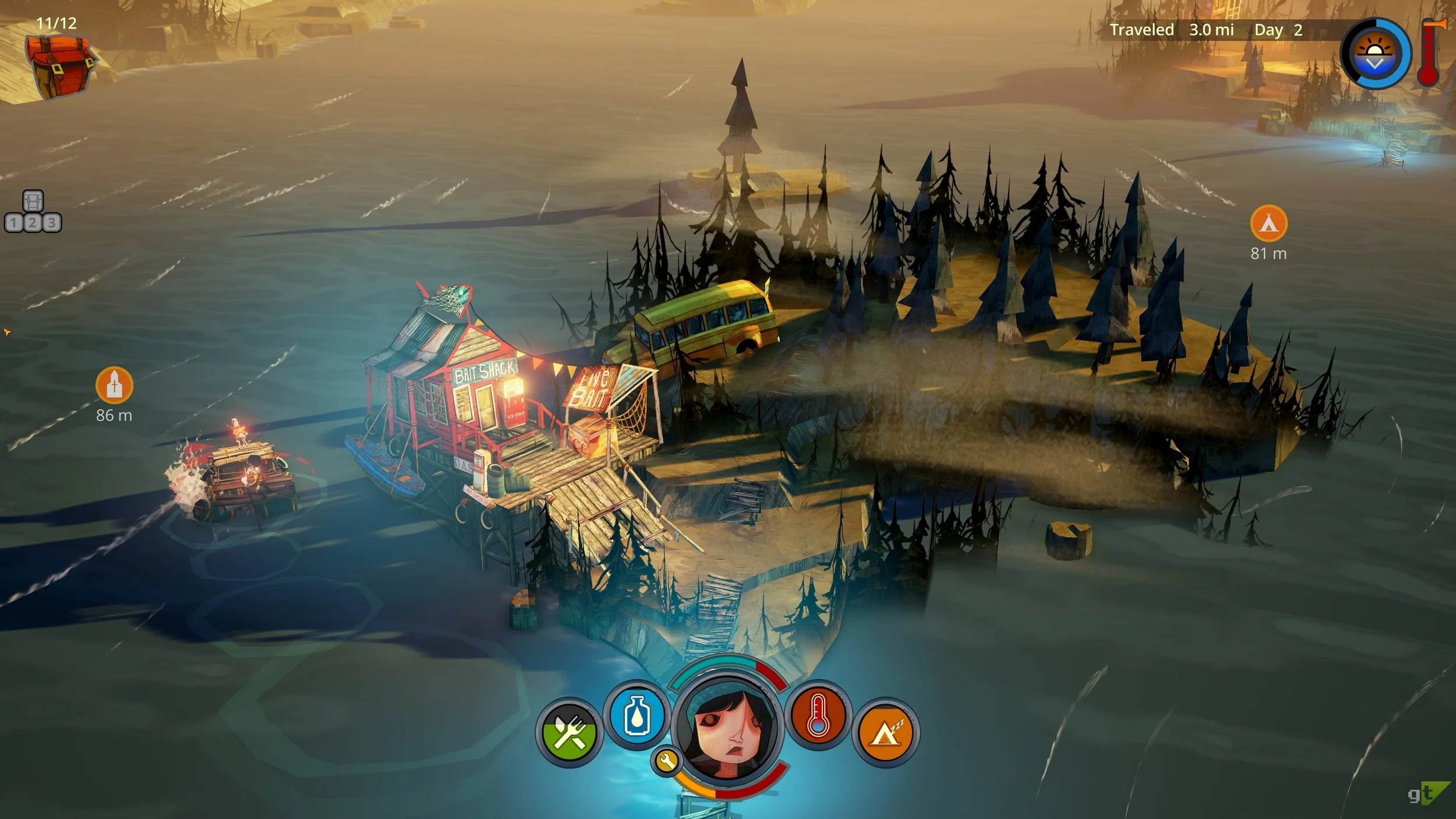
Task: Select the green hunger fork-and-knife icon
Action: [x=569, y=732]
